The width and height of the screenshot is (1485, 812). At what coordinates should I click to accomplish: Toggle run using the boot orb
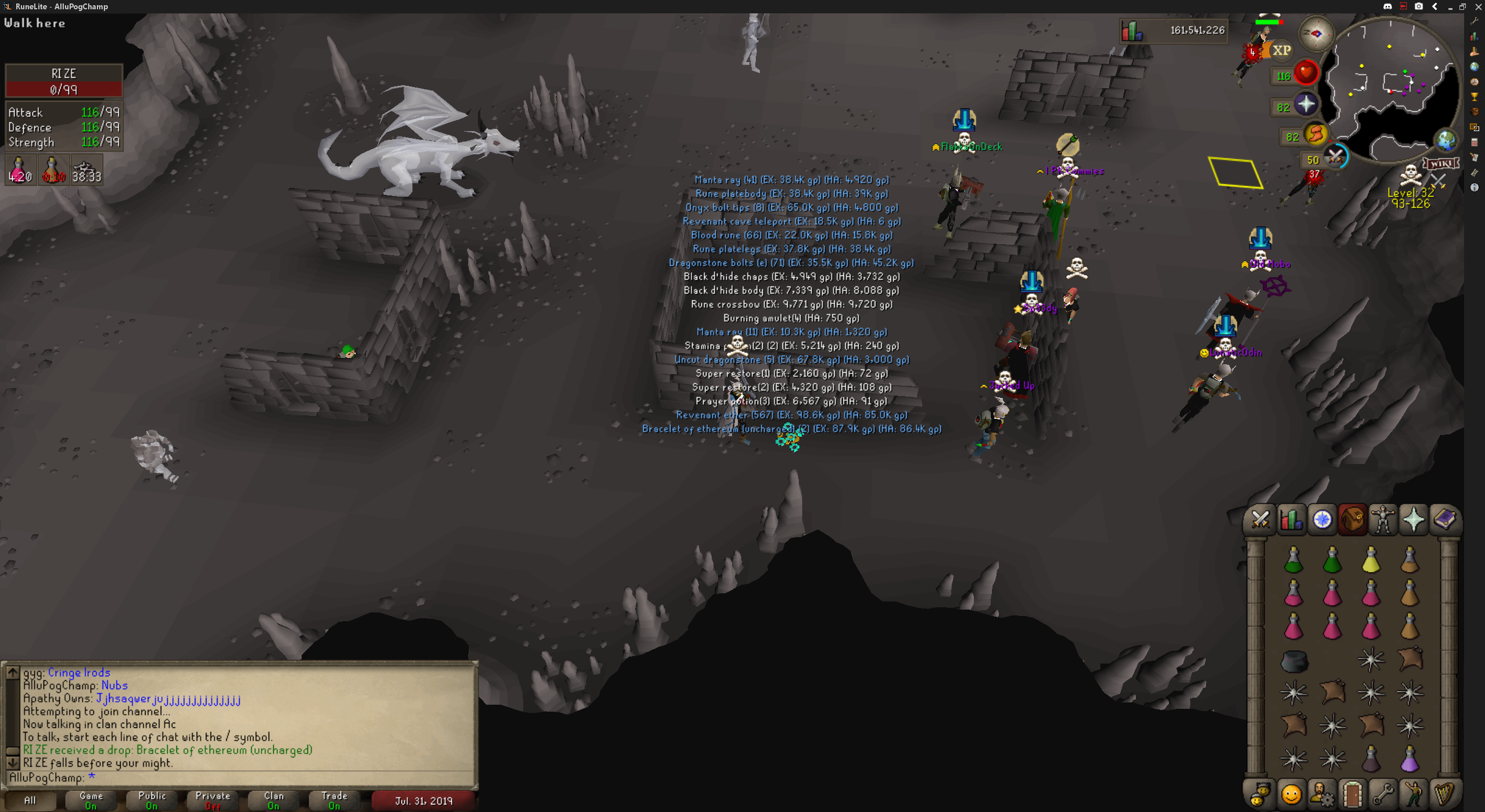point(1316,135)
